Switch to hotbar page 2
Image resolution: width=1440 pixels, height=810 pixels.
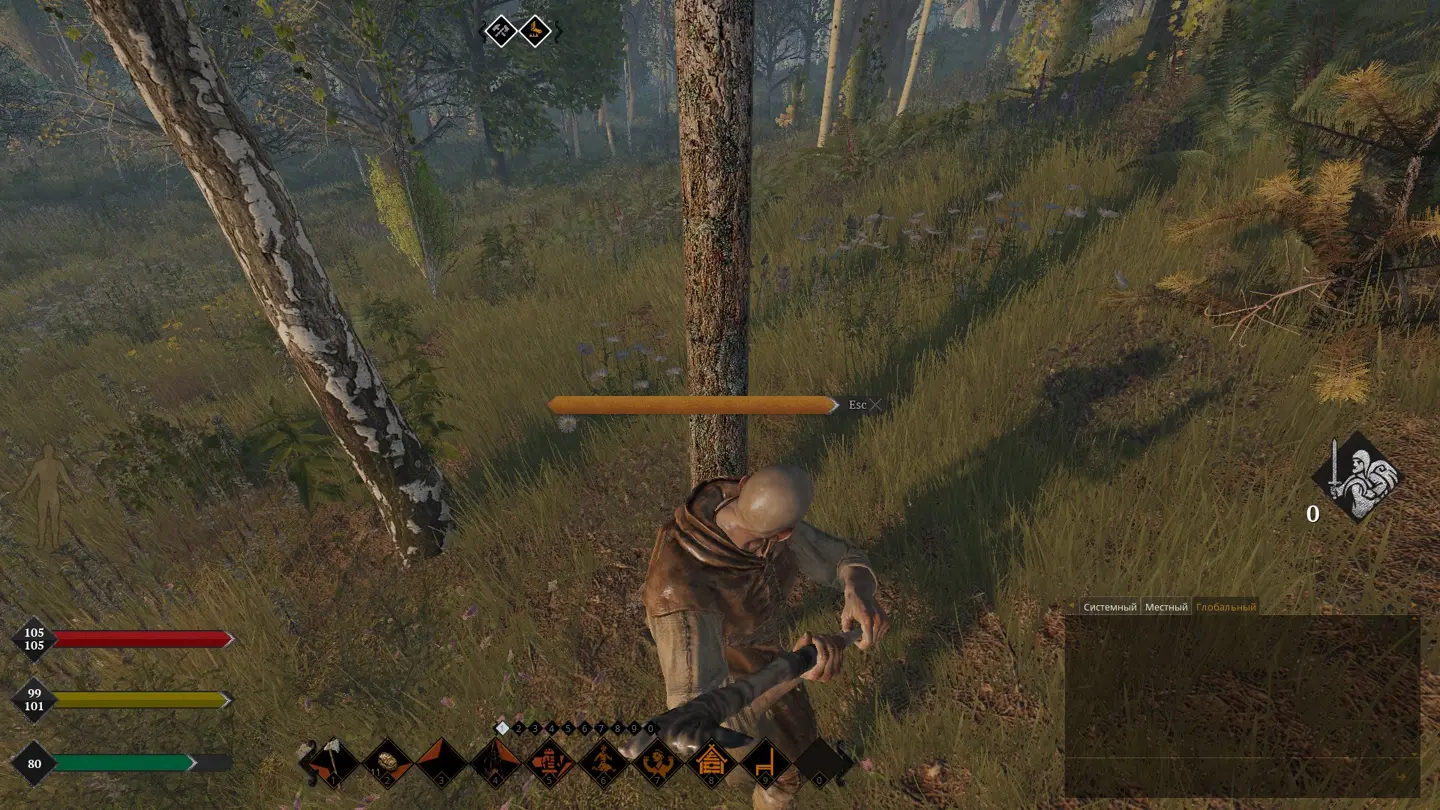point(519,728)
